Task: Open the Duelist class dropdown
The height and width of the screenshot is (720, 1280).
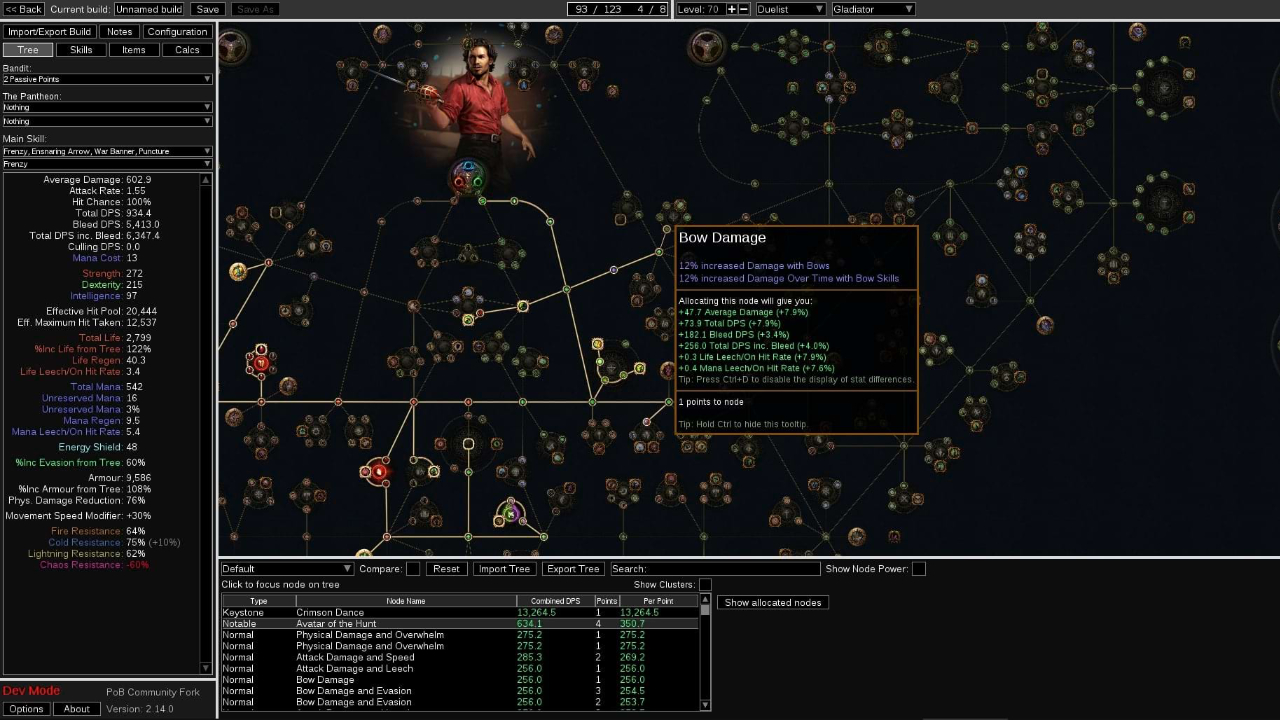Action: point(790,9)
